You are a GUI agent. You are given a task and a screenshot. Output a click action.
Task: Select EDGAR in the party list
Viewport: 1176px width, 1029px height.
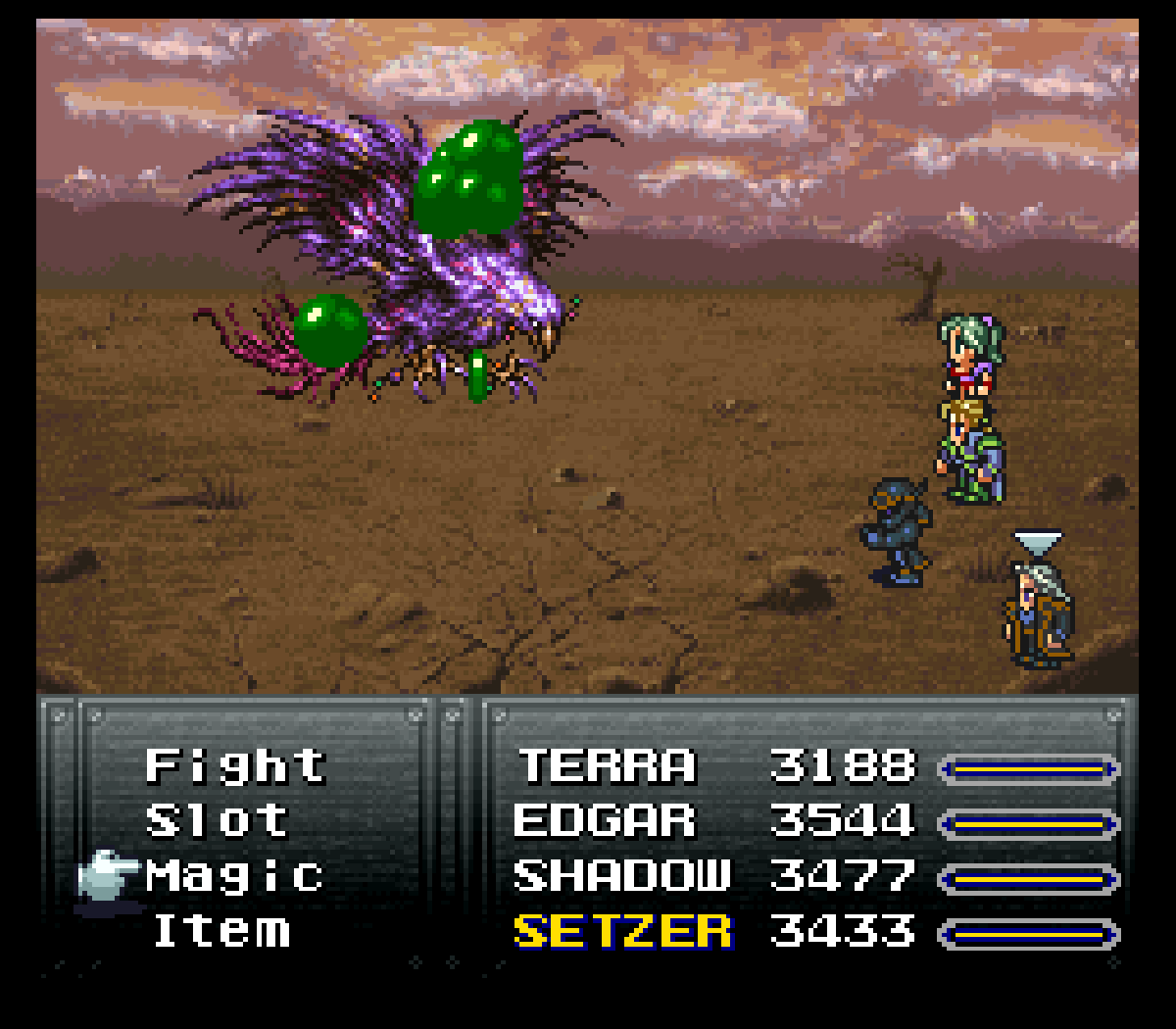pyautogui.click(x=605, y=821)
